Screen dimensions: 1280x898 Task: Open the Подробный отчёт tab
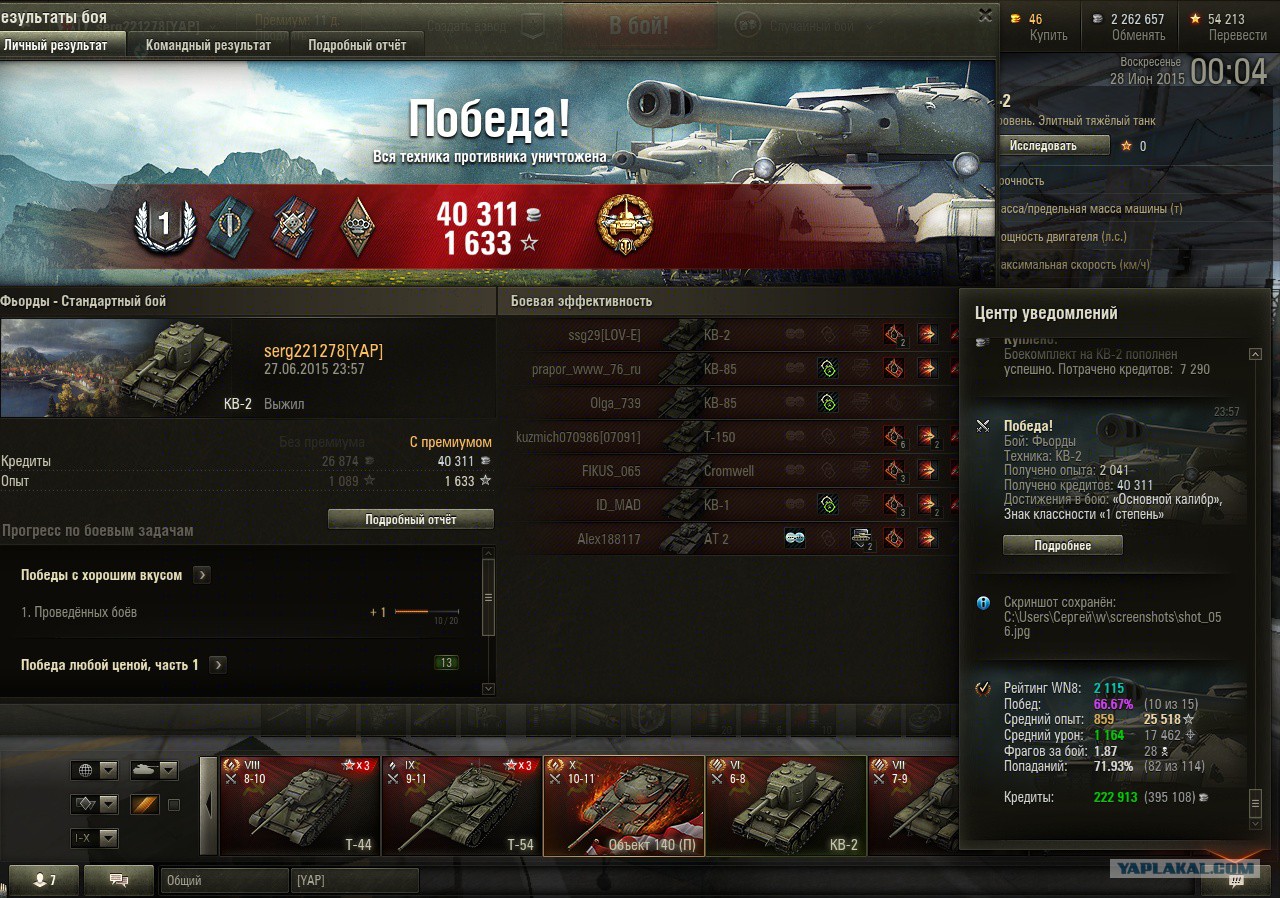tap(357, 45)
